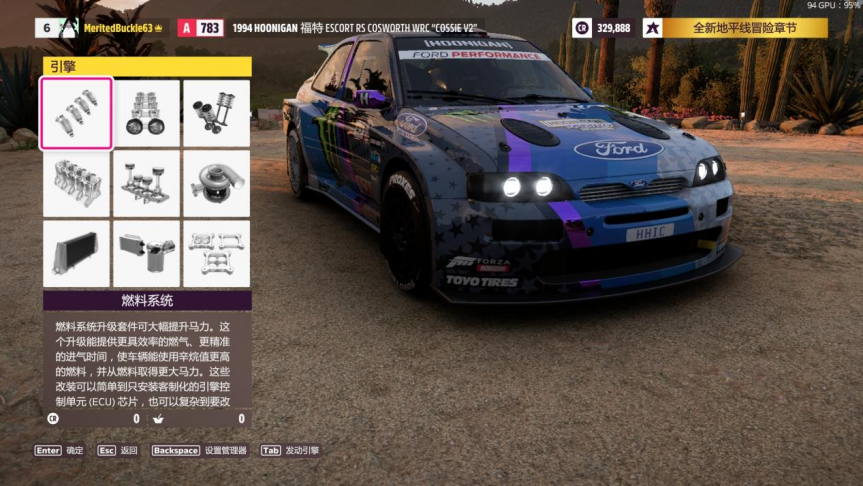This screenshot has width=863, height=486.
Task: Choose the pistons upgrade tile
Action: (147, 184)
